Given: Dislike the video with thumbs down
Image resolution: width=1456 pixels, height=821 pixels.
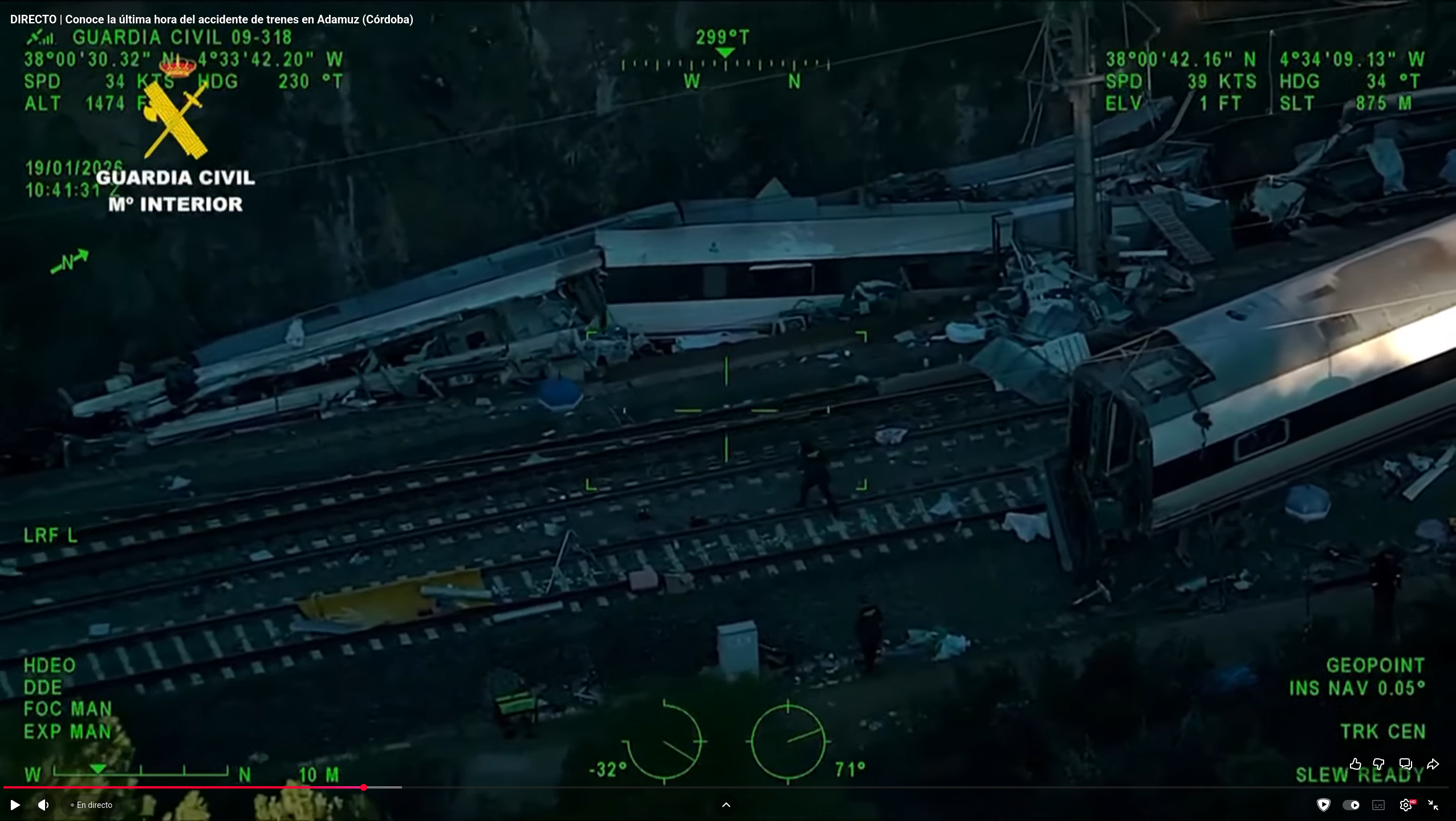Looking at the screenshot, I should tap(1379, 764).
